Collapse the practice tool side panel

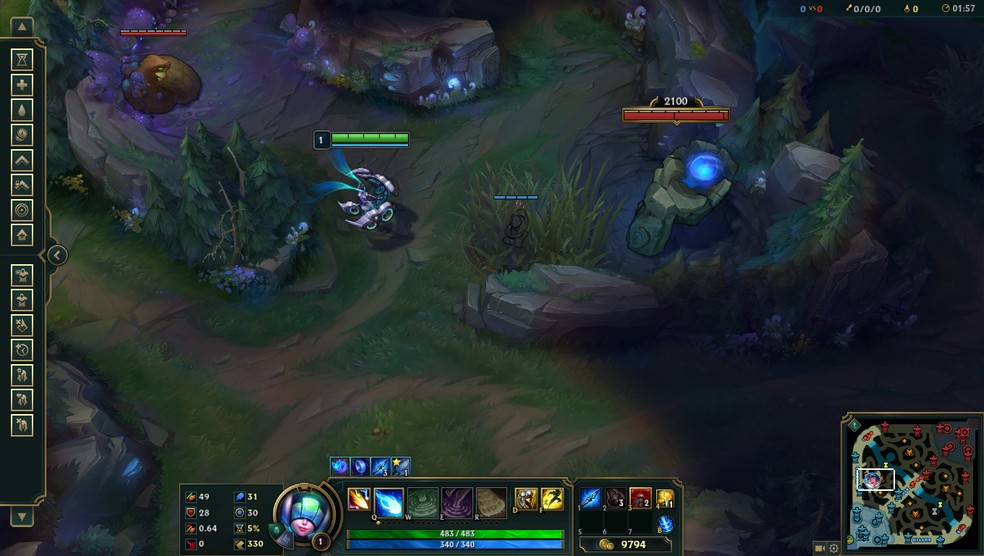pyautogui.click(x=57, y=255)
